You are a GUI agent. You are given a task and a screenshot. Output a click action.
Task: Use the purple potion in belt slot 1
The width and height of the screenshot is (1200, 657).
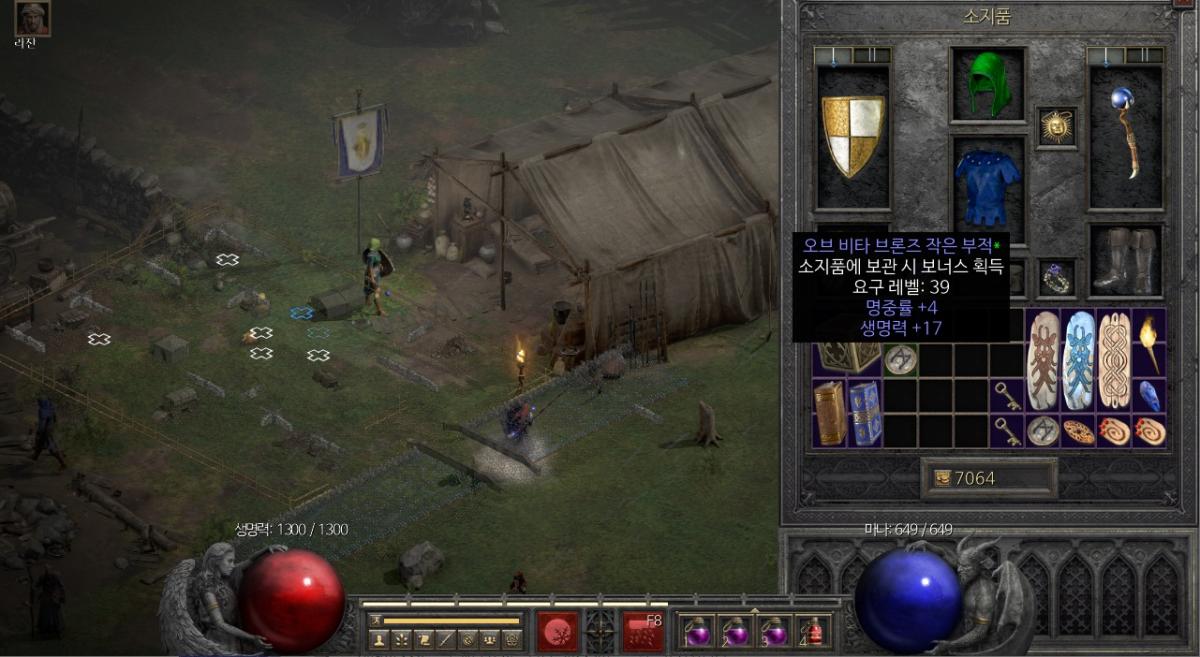click(695, 632)
